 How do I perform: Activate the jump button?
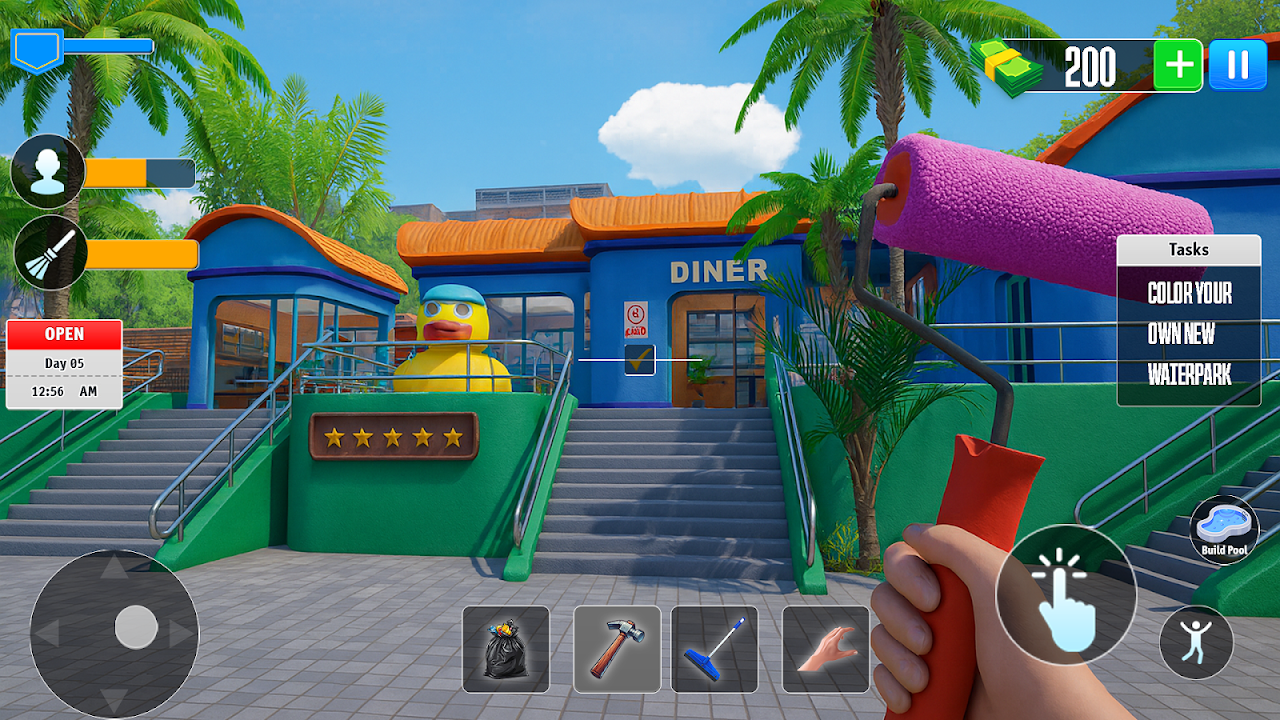1196,642
